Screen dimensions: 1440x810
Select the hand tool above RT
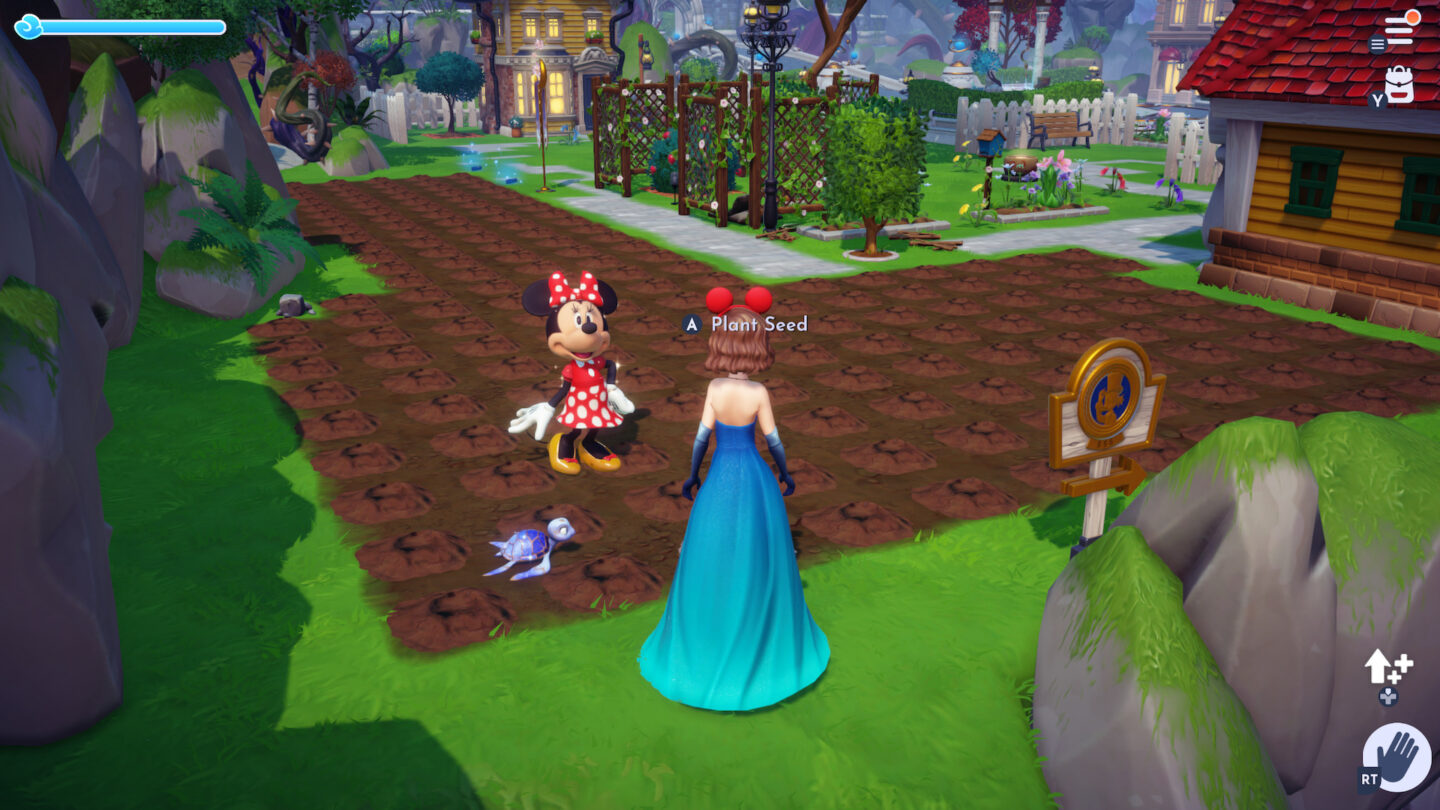tap(1398, 755)
